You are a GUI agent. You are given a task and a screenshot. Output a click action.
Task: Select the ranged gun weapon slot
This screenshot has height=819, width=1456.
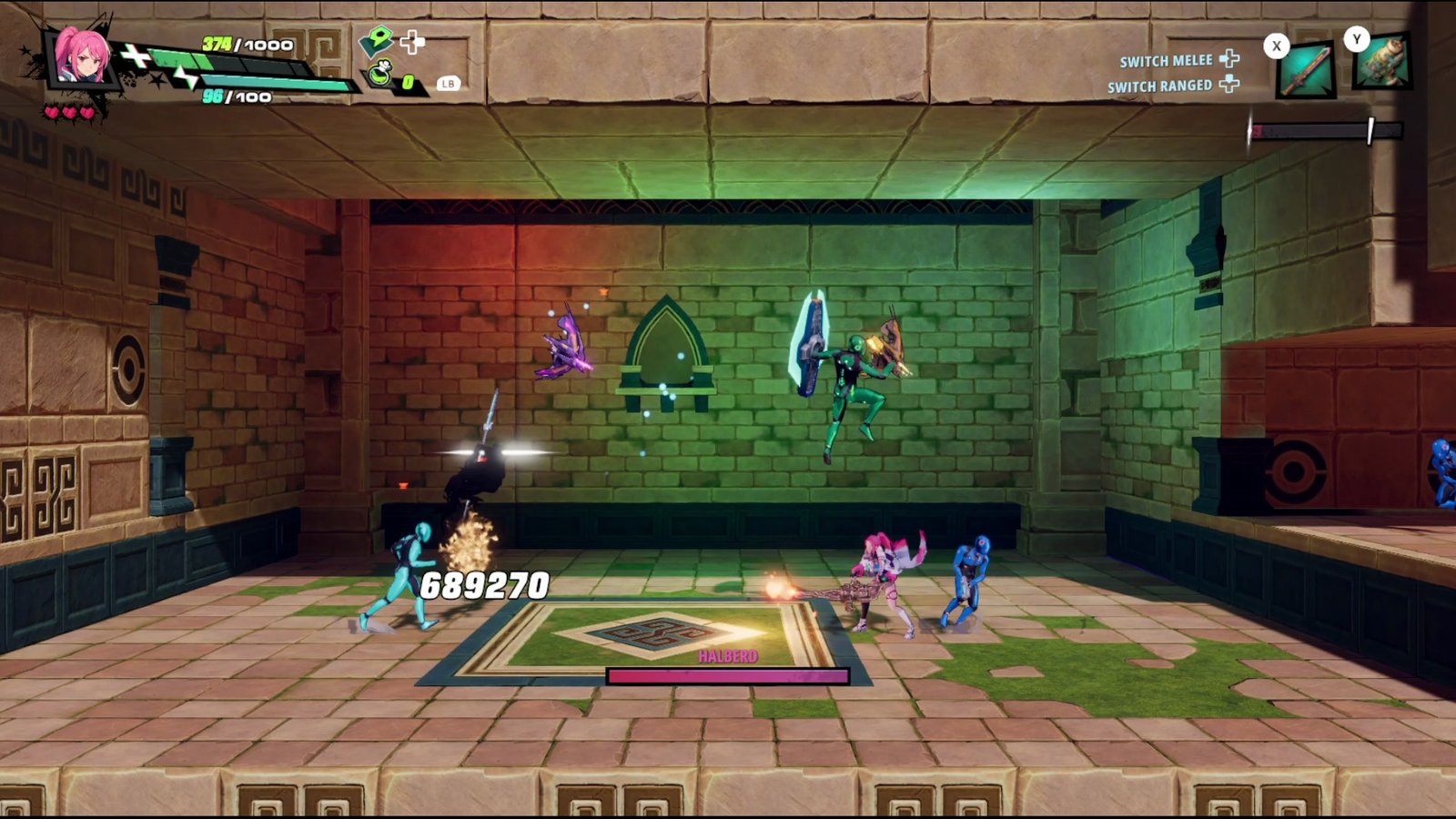(x=1381, y=63)
